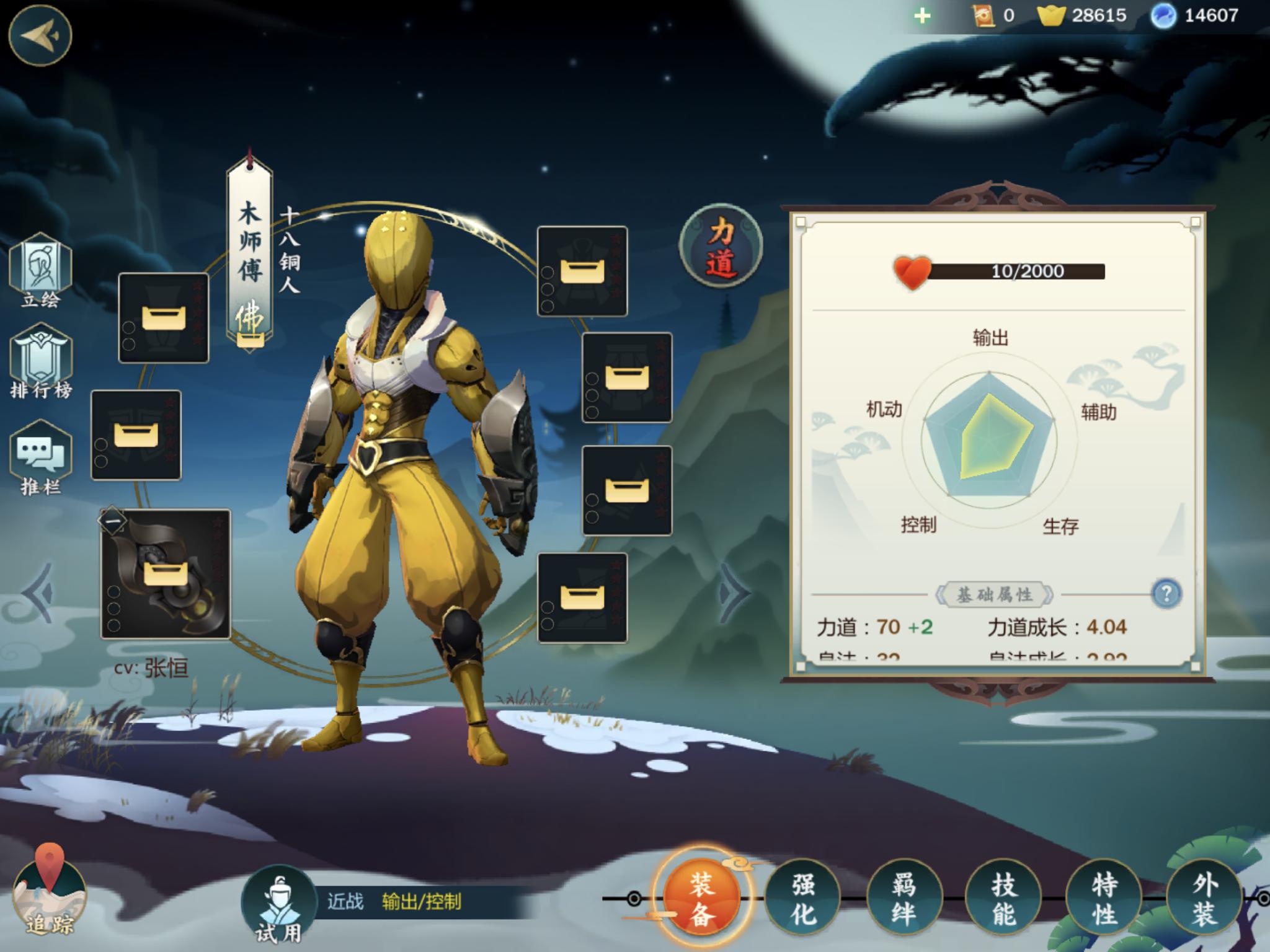1270x952 pixels.
Task: Show the 技能 skills tab
Action: point(1004,898)
